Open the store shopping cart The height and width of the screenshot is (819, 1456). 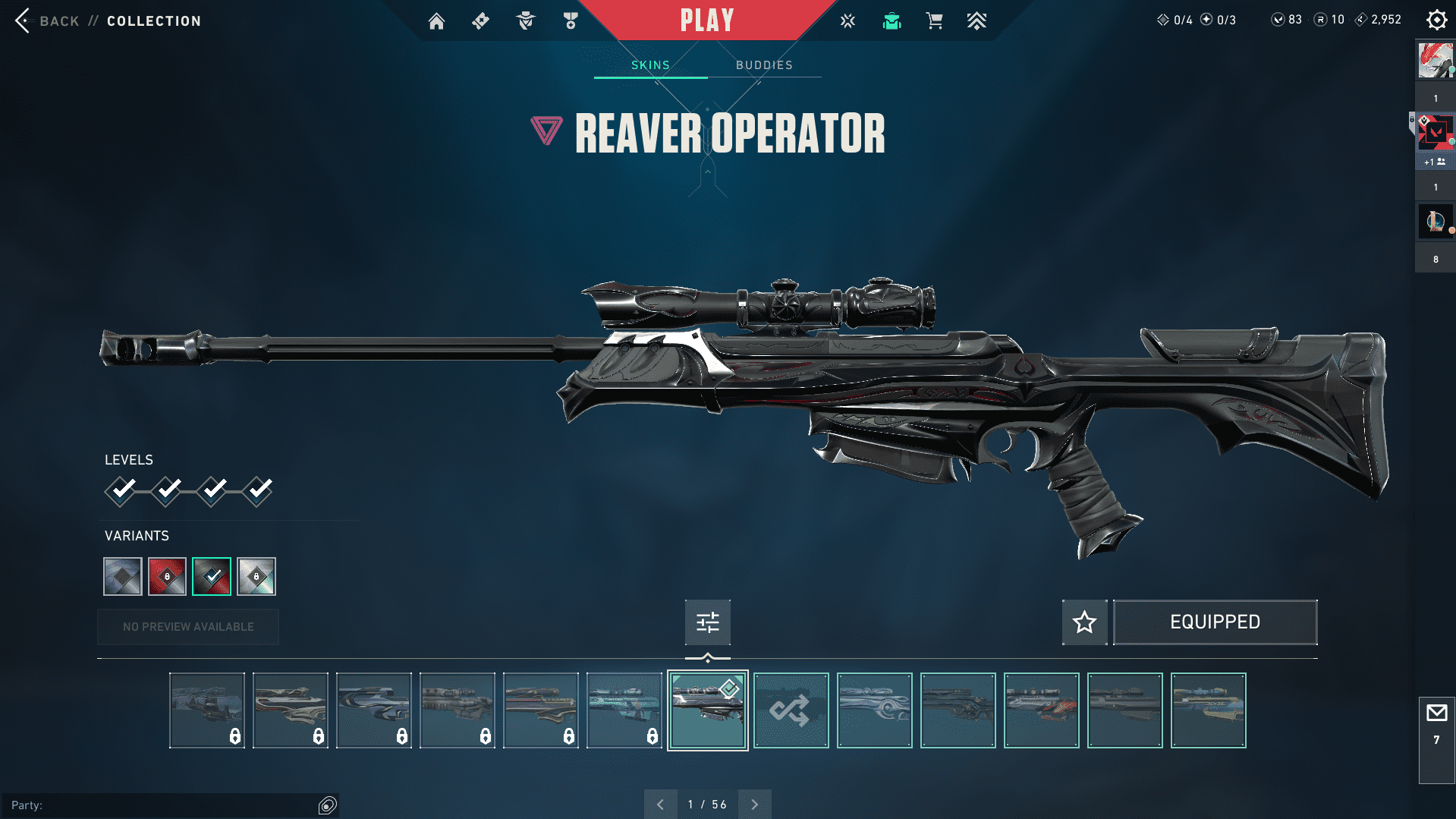click(x=934, y=21)
